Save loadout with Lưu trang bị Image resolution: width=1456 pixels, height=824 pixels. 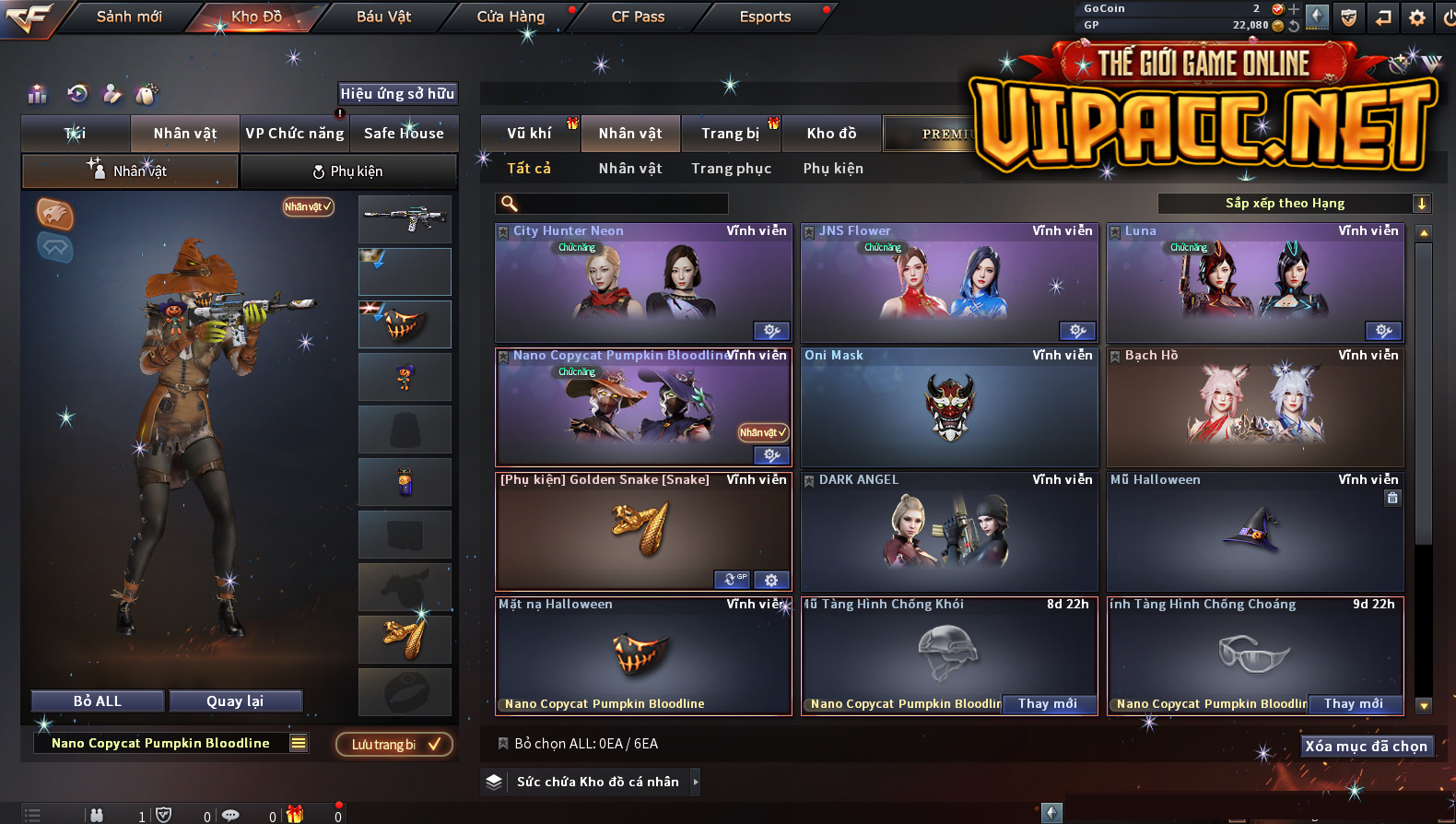point(393,745)
